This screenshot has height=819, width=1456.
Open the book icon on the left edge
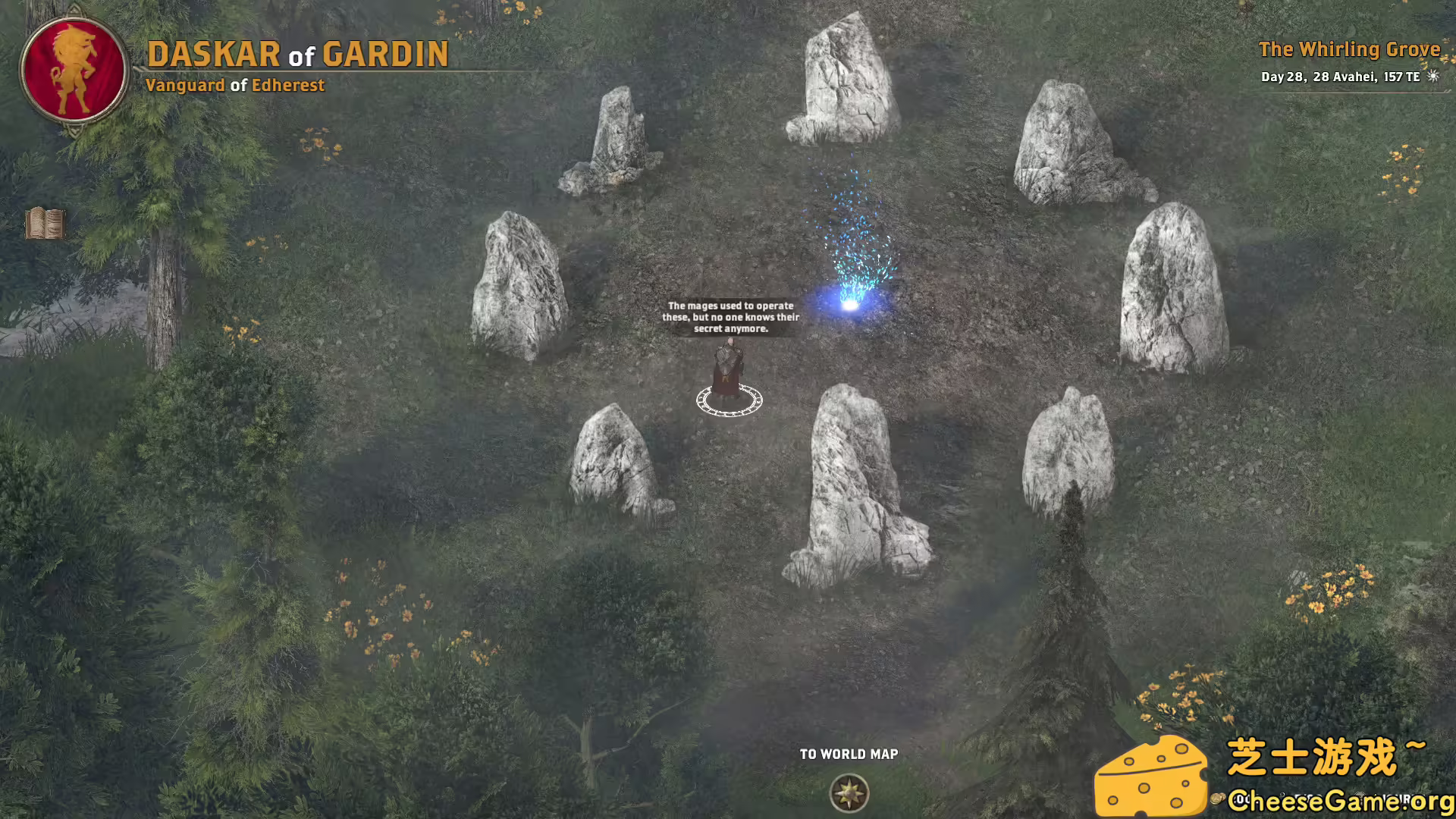point(45,222)
